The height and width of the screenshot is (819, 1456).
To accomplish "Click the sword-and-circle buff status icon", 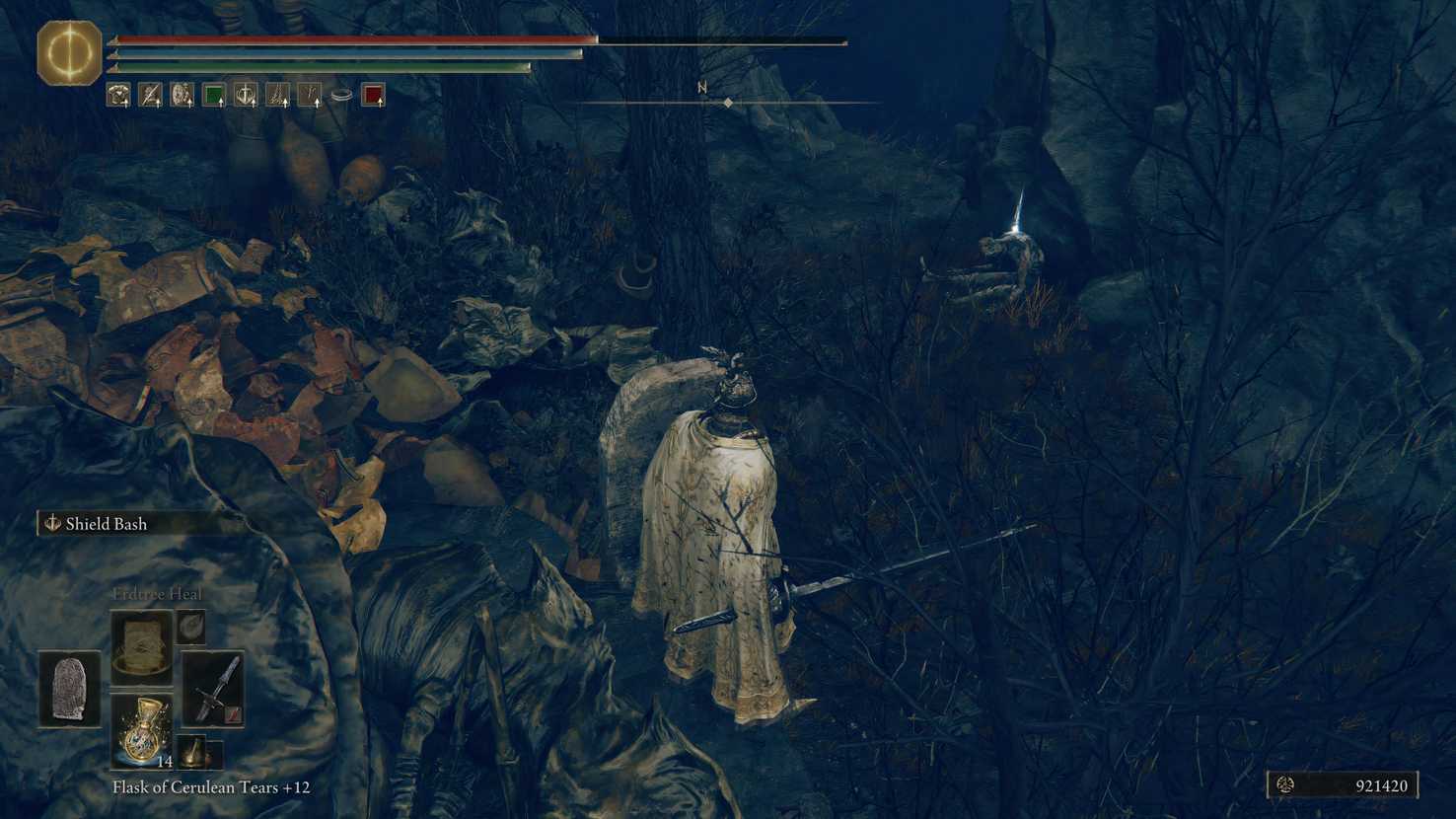I will [244, 94].
